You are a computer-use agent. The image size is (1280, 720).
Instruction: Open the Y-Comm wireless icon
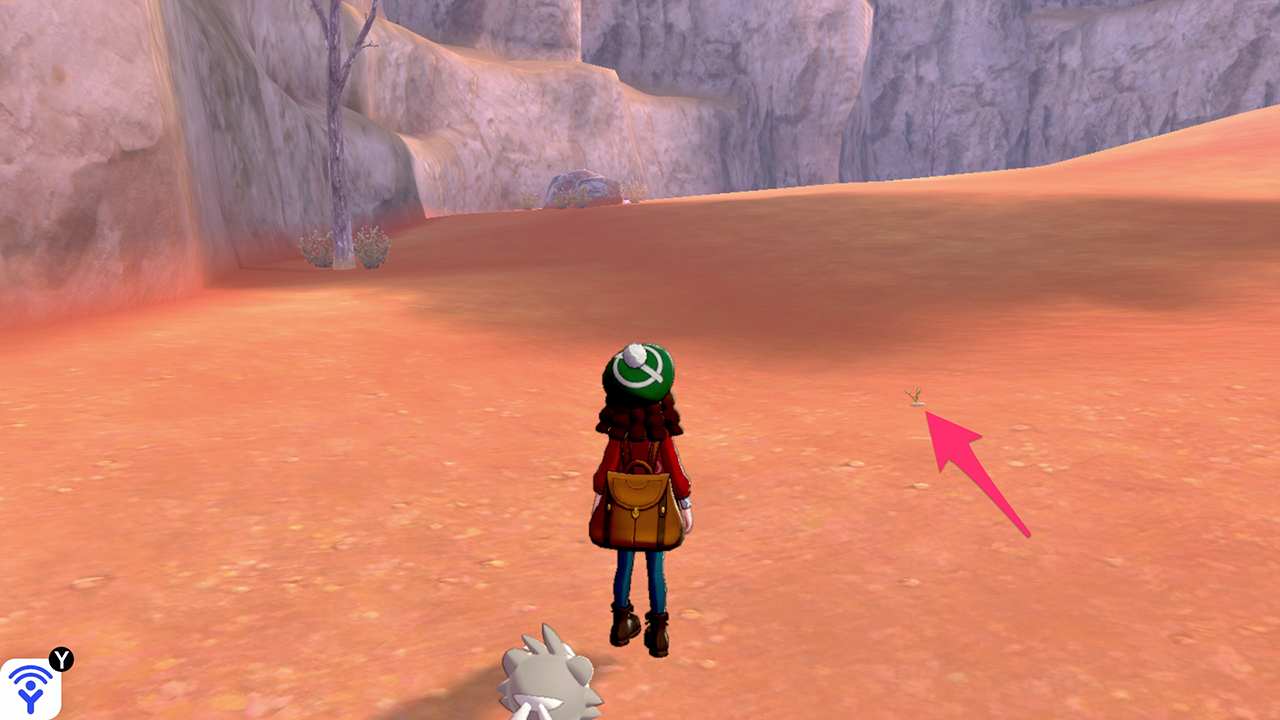(x=30, y=688)
